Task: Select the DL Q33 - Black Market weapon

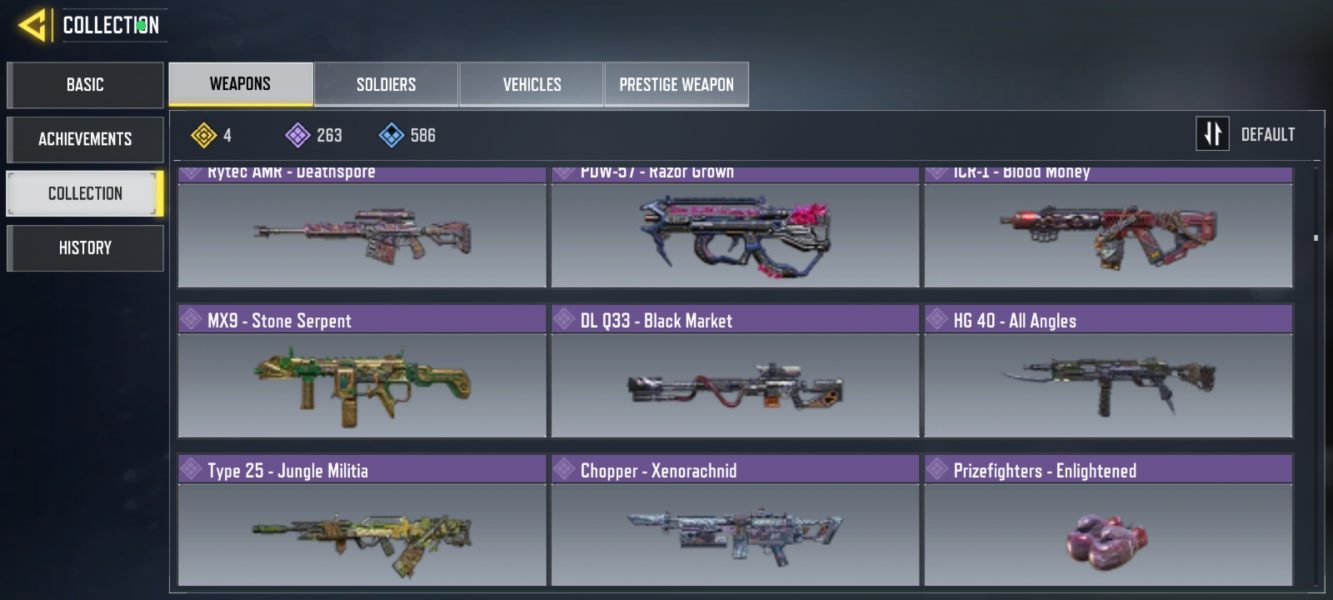Action: click(735, 384)
